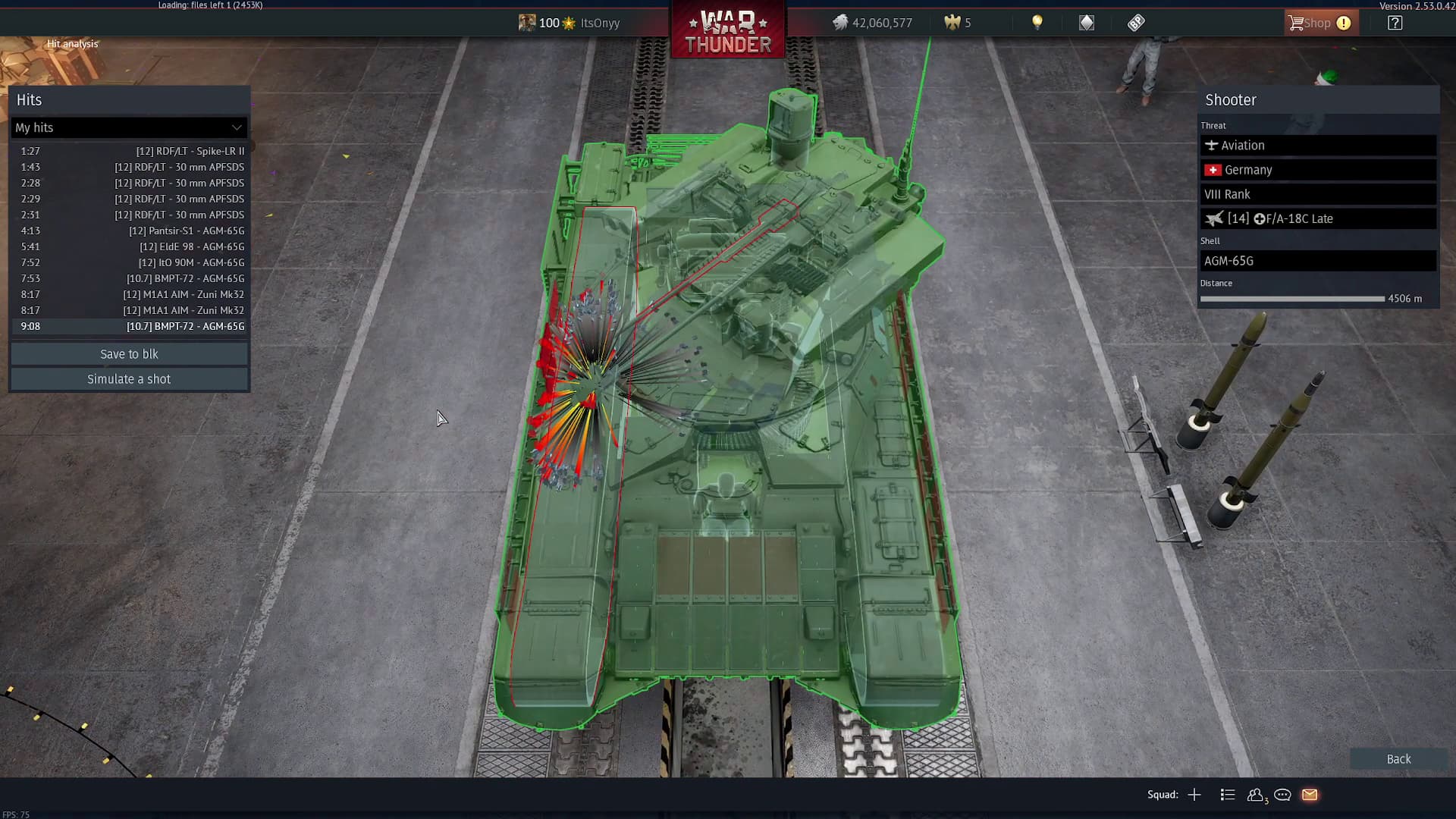Screen dimensions: 1456x819
Task: Open the My hits dropdown
Action: (x=129, y=127)
